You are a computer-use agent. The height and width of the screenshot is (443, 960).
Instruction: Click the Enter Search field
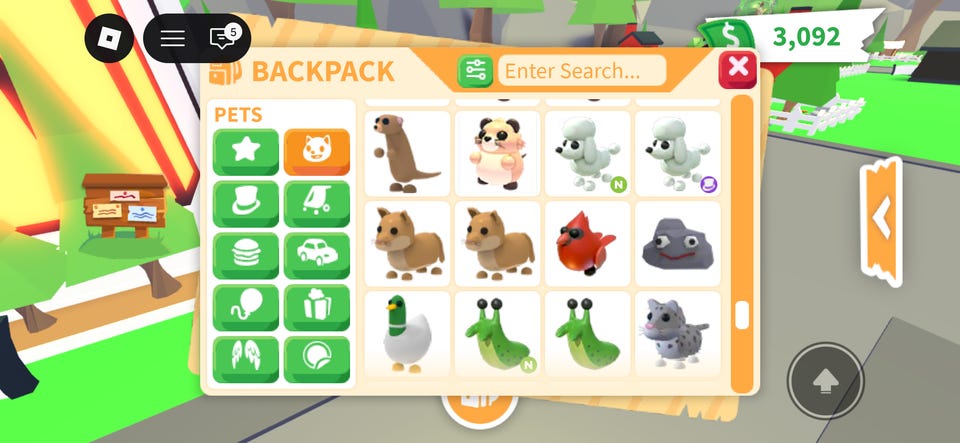coord(582,71)
